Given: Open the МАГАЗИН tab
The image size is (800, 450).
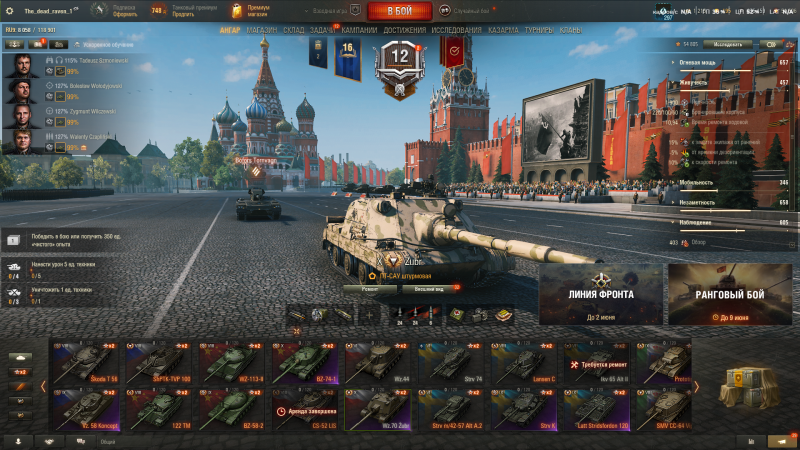Looking at the screenshot, I should point(261,30).
